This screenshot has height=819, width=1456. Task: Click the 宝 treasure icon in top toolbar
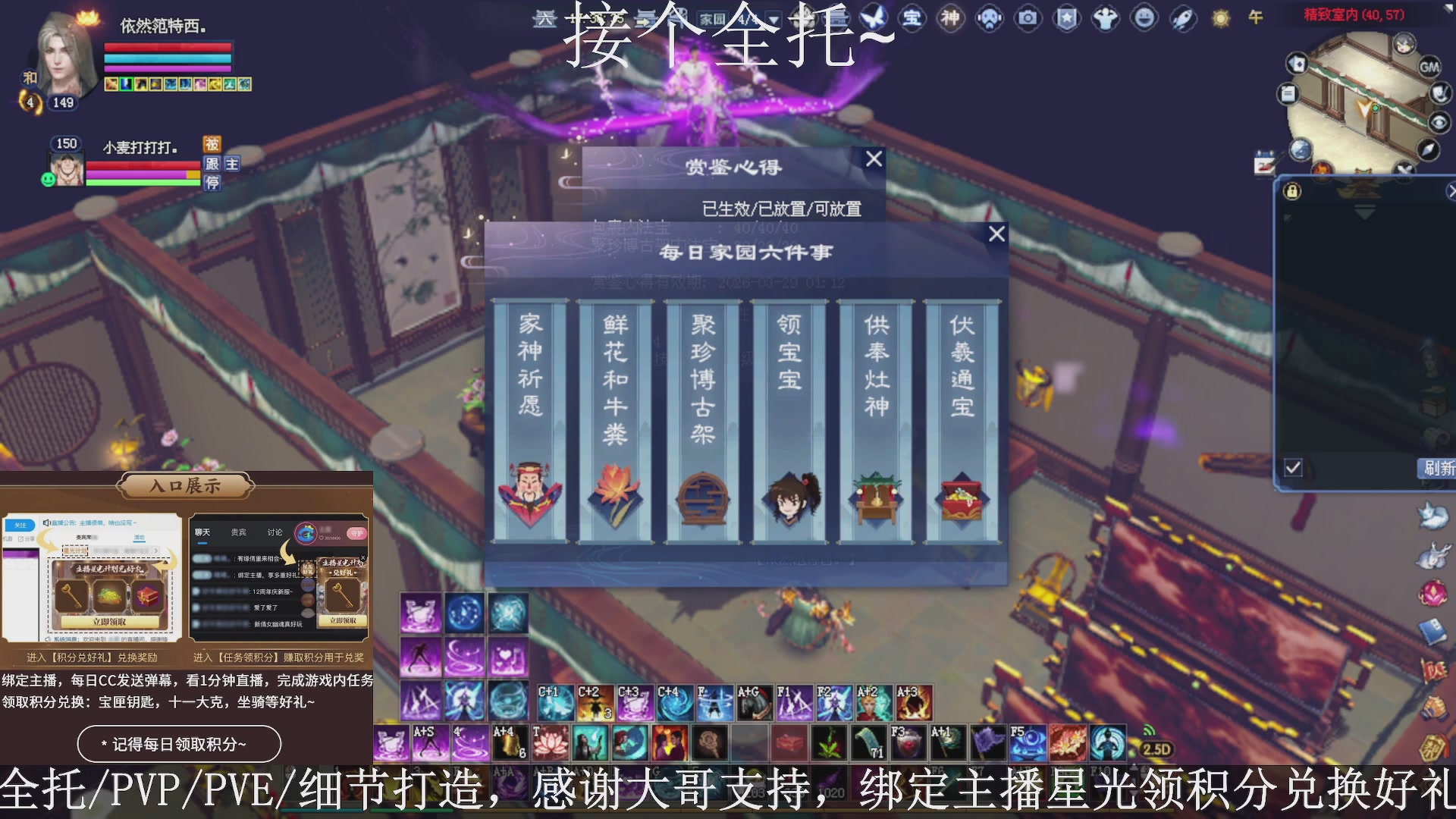coord(912,19)
